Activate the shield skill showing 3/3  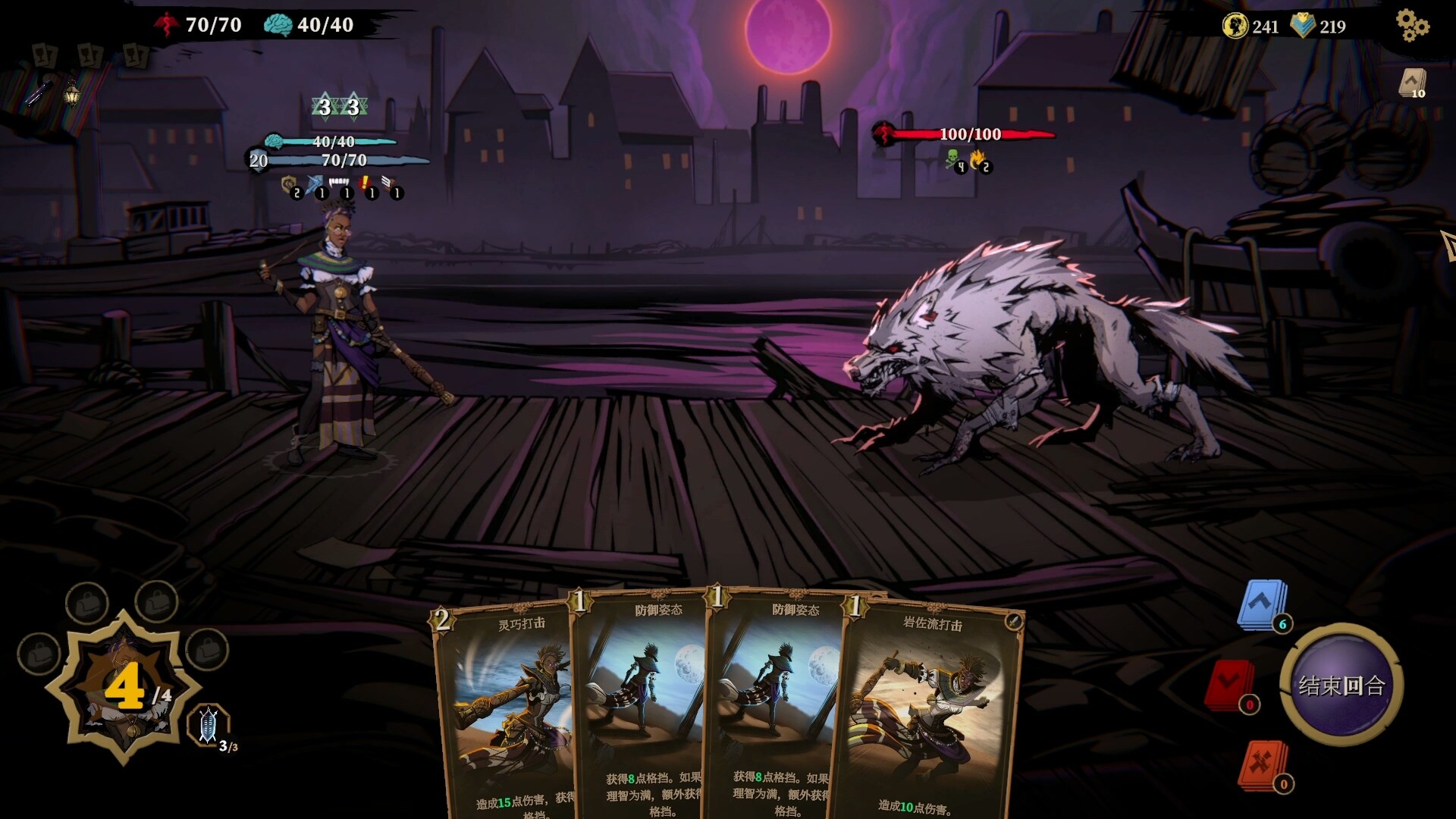coord(209,725)
